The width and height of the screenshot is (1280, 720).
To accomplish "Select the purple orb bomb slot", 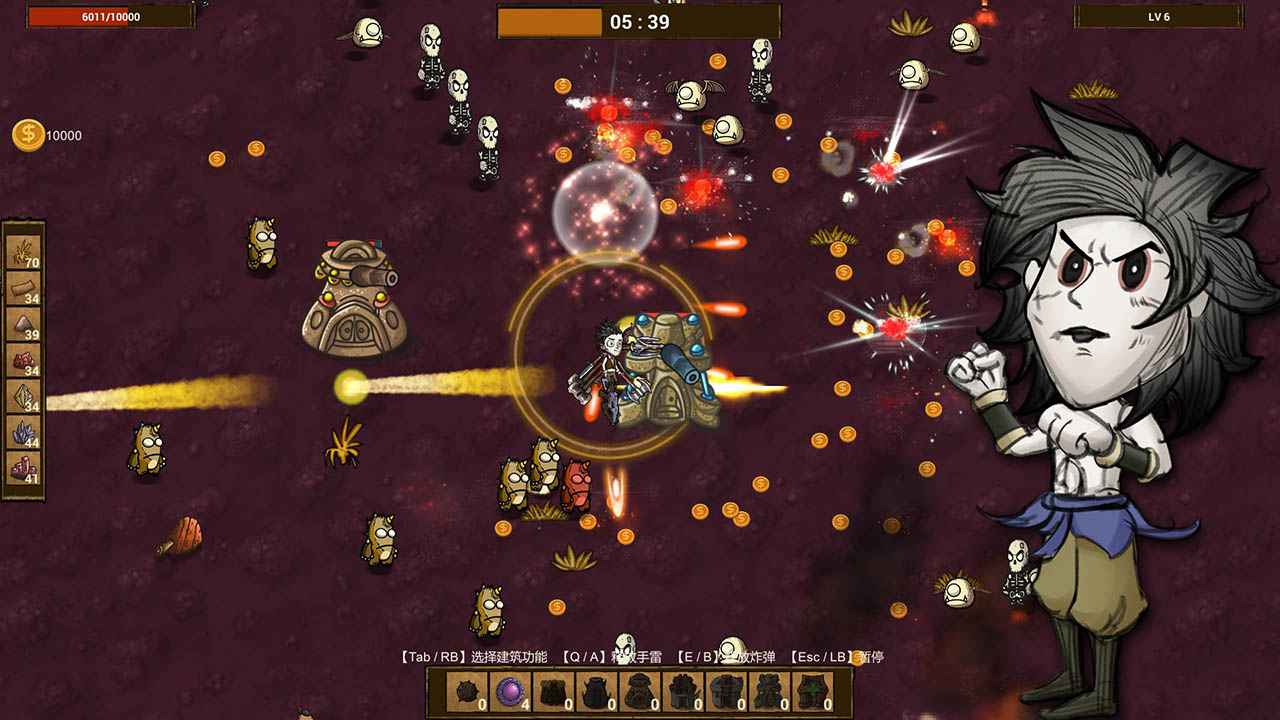I will (510, 692).
